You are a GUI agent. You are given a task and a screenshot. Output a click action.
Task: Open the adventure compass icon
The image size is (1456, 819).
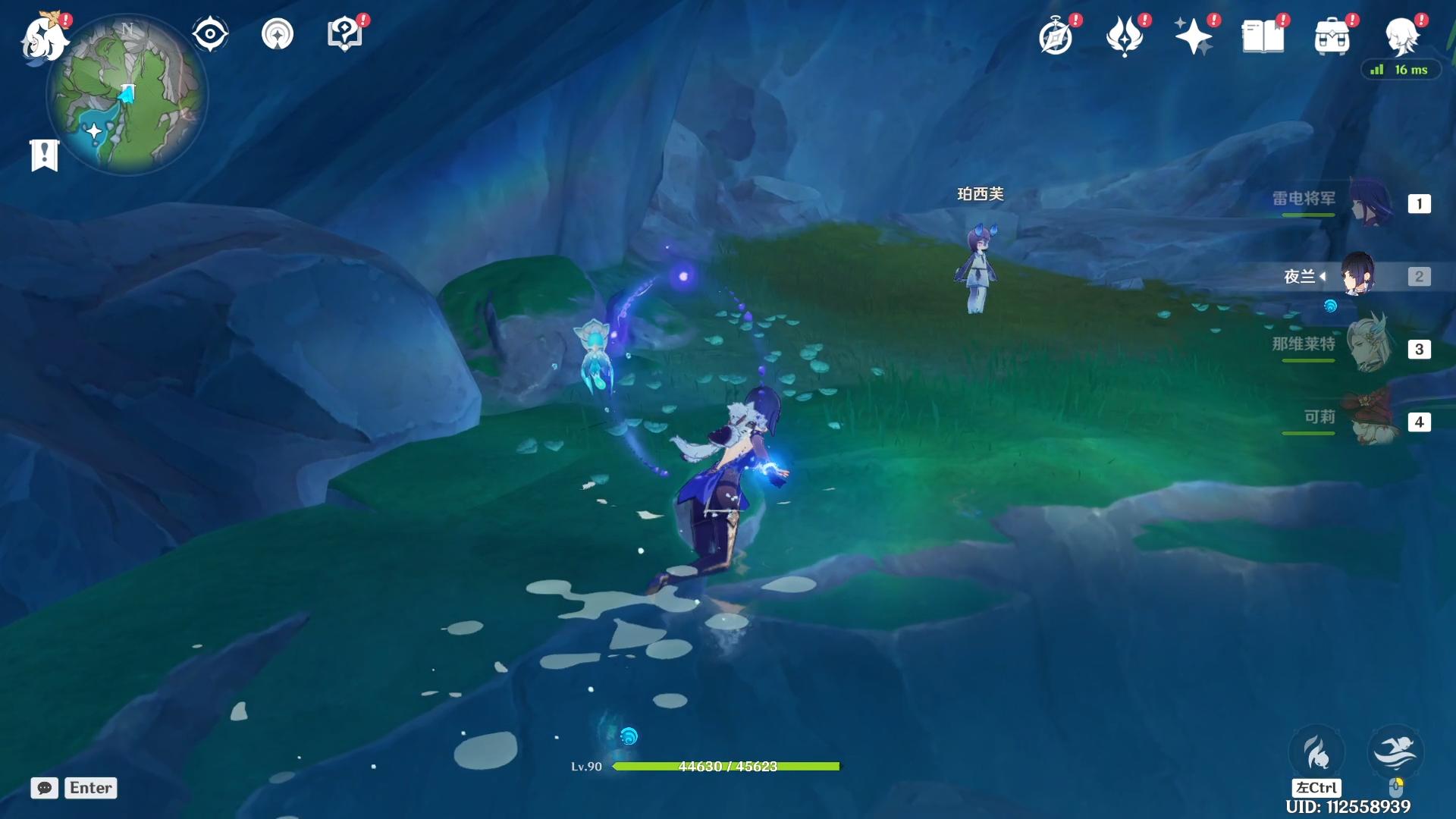coord(1056,36)
